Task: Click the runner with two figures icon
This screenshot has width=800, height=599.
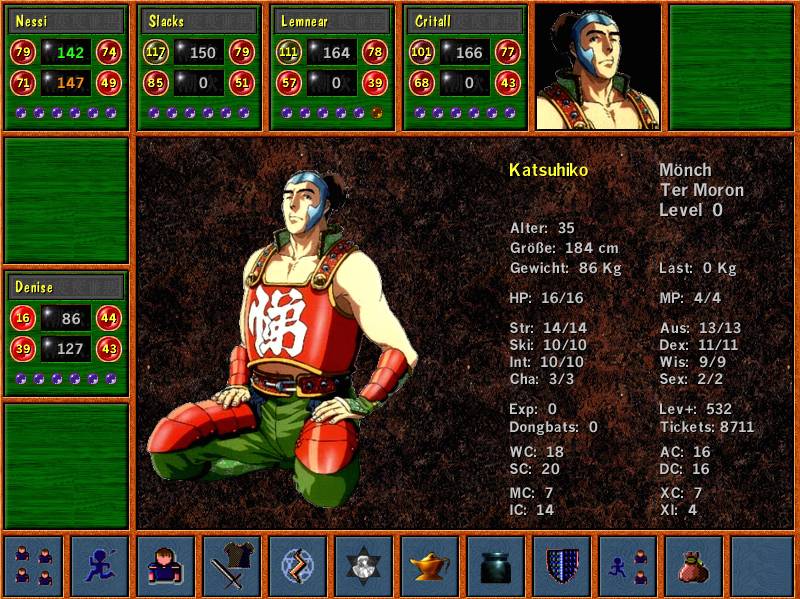Action: click(628, 566)
